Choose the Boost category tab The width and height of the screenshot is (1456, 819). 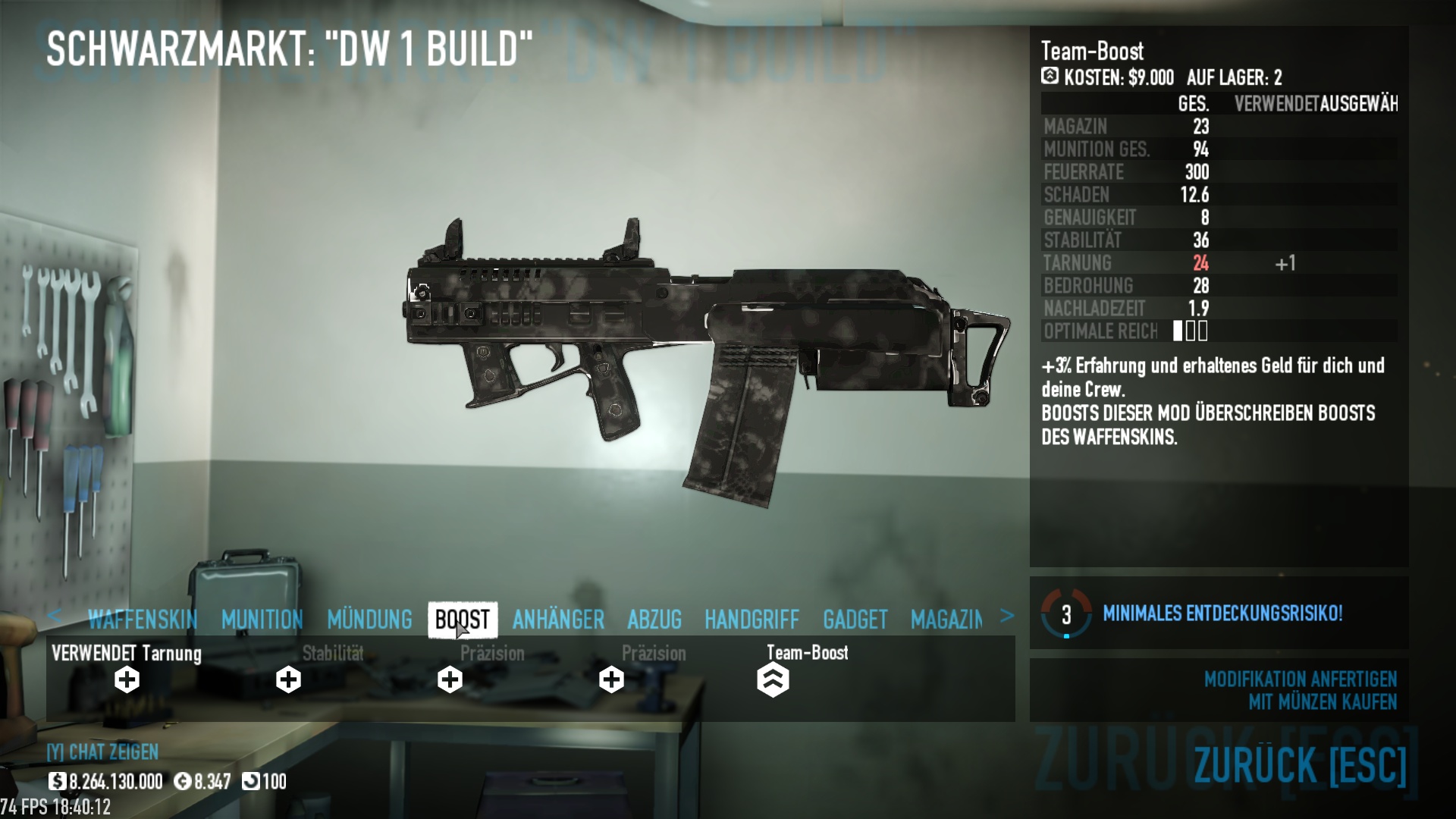[463, 620]
